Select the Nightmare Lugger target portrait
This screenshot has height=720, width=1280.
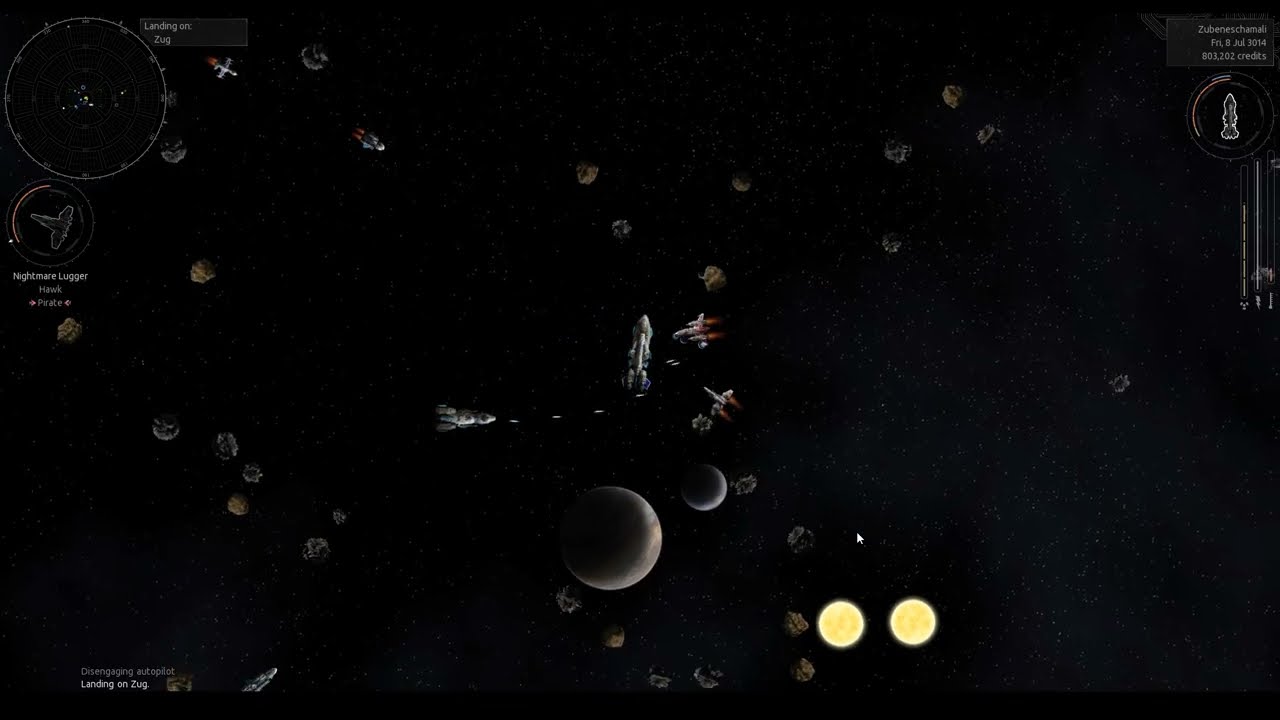pyautogui.click(x=50, y=223)
